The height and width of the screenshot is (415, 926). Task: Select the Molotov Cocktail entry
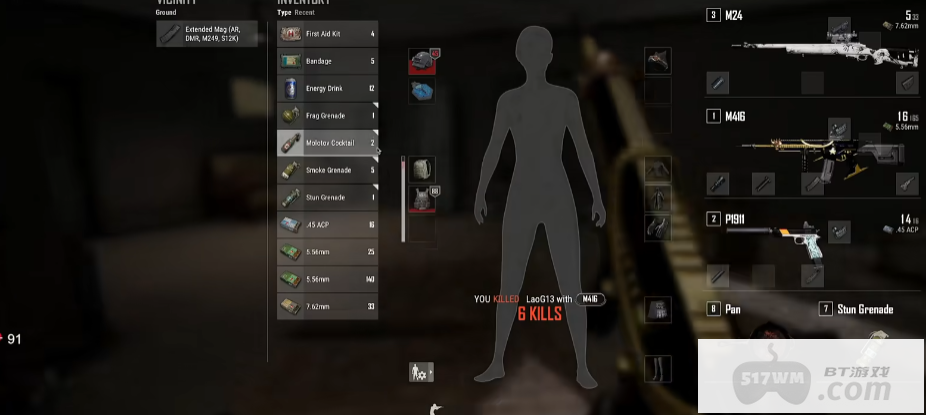pyautogui.click(x=327, y=143)
